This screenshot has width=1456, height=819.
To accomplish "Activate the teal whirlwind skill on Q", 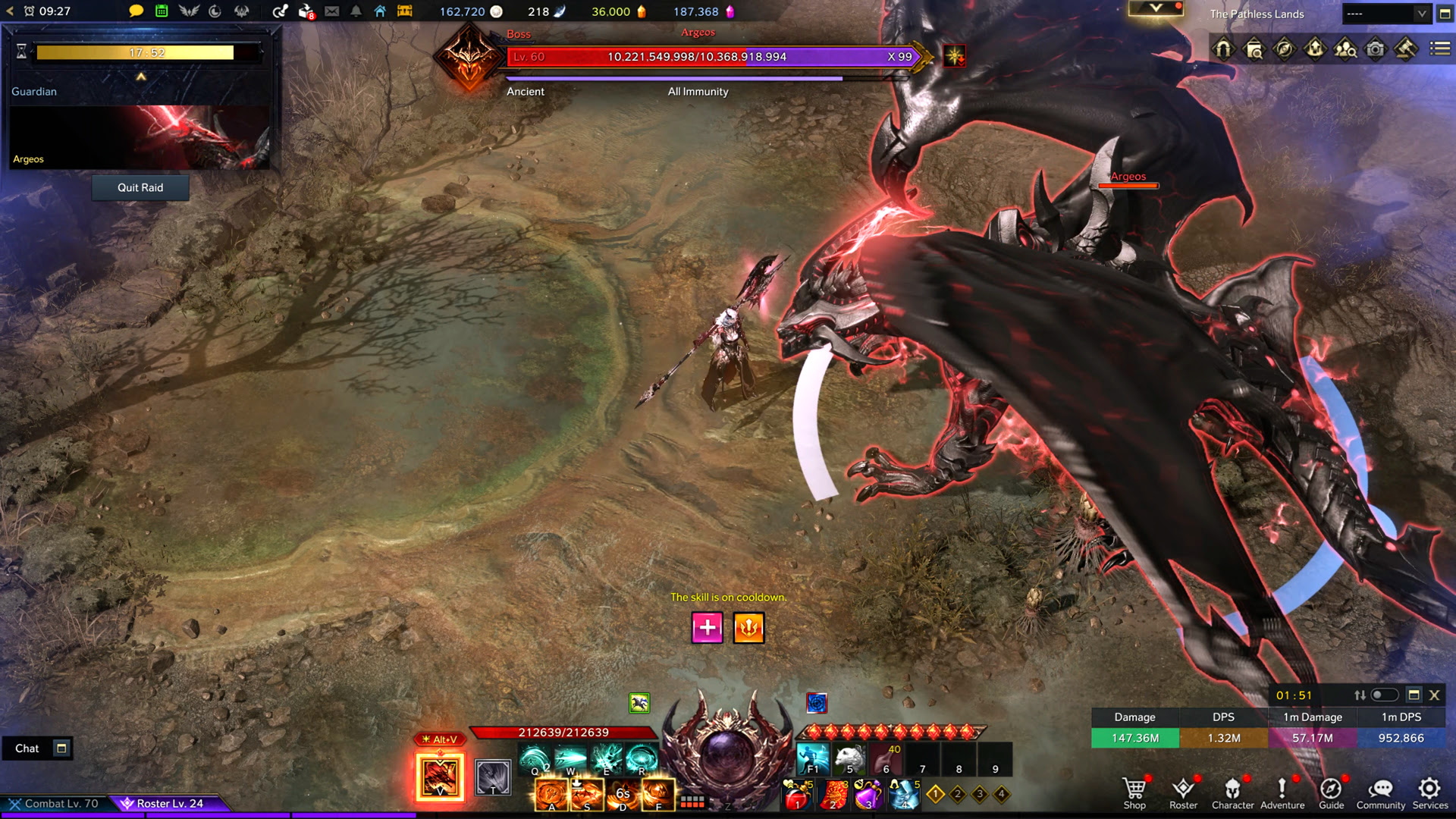I will pyautogui.click(x=535, y=759).
